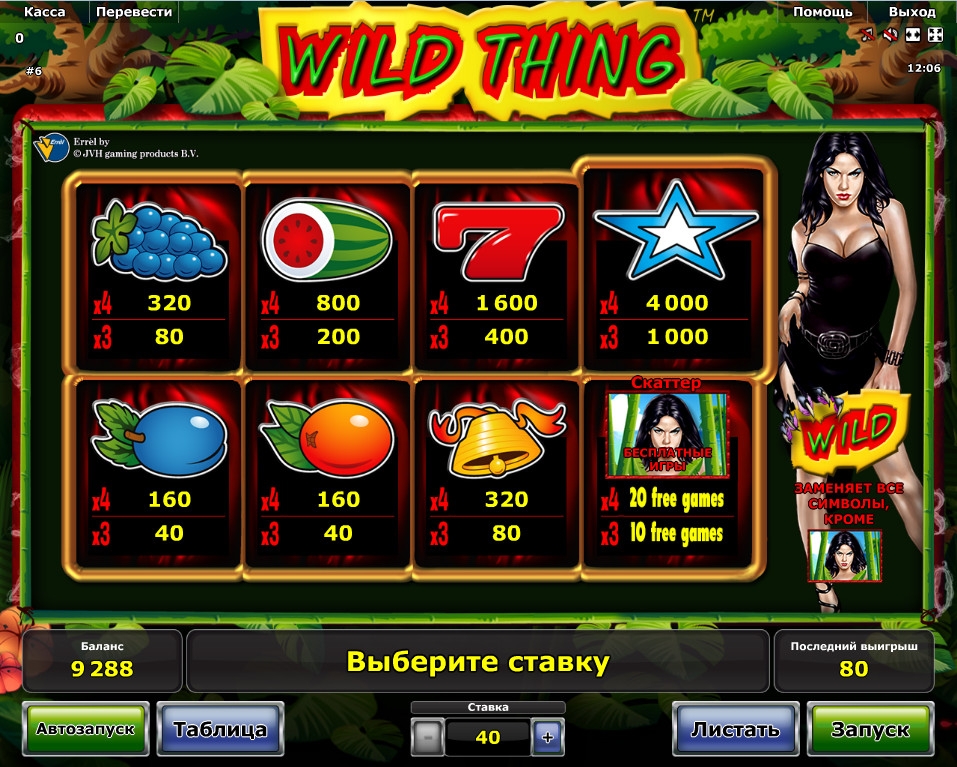
Task: Open the Касса cashier menu
Action: (x=44, y=12)
